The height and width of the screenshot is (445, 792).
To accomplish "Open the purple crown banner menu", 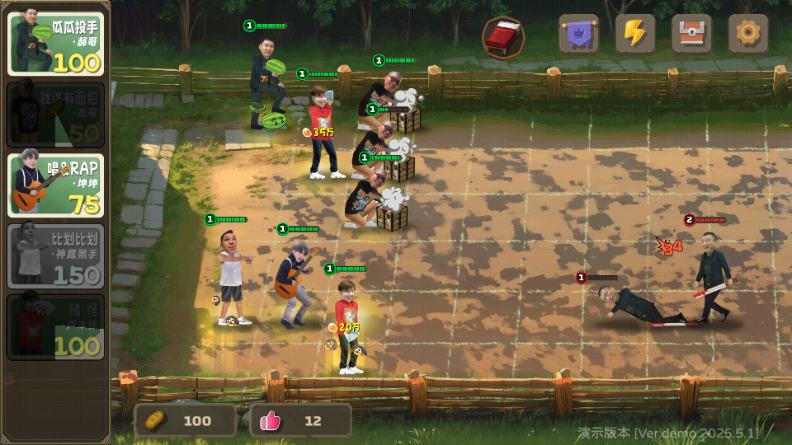I will pyautogui.click(x=578, y=34).
